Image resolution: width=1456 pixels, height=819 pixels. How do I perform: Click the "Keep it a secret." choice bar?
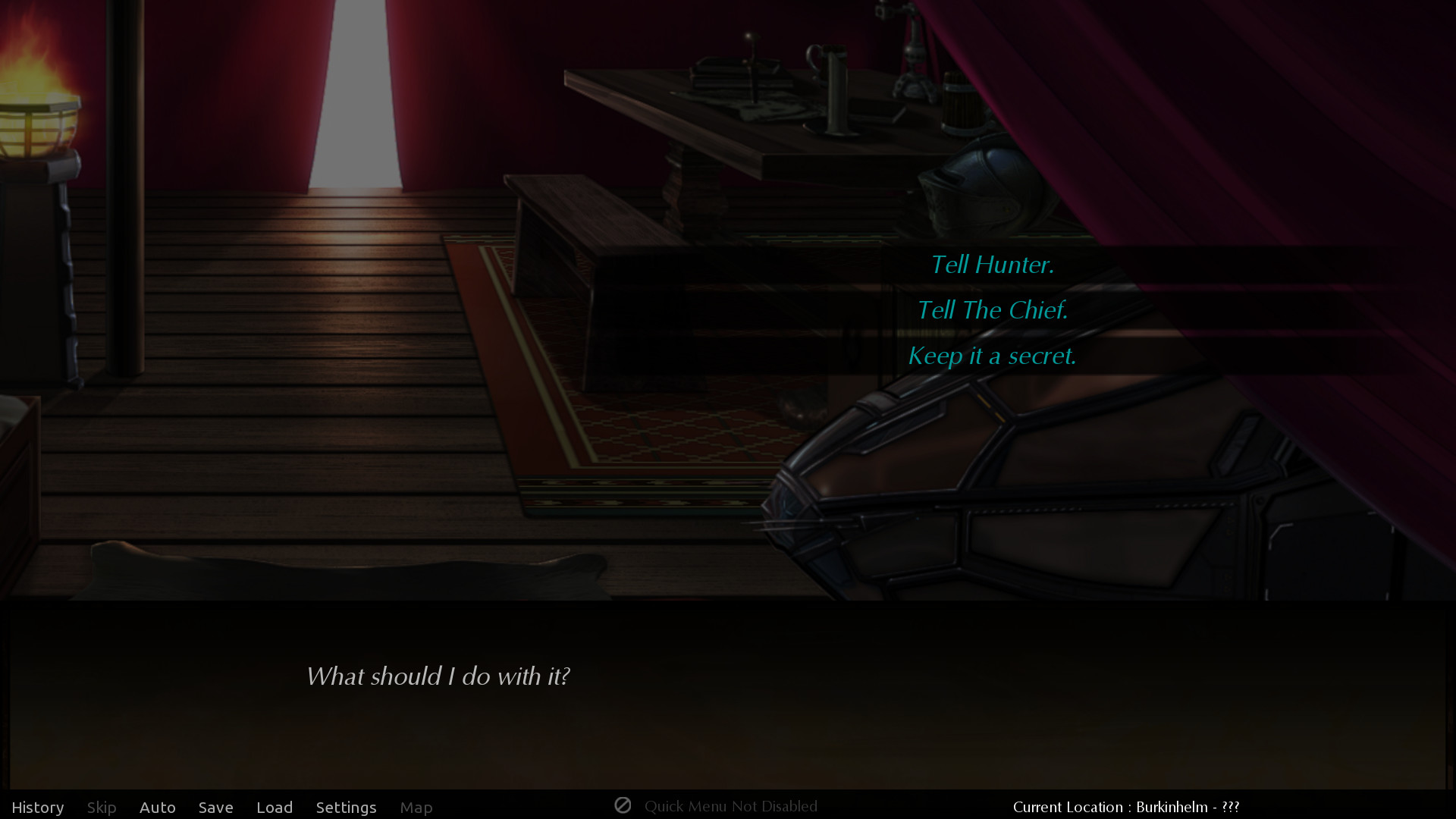click(992, 356)
